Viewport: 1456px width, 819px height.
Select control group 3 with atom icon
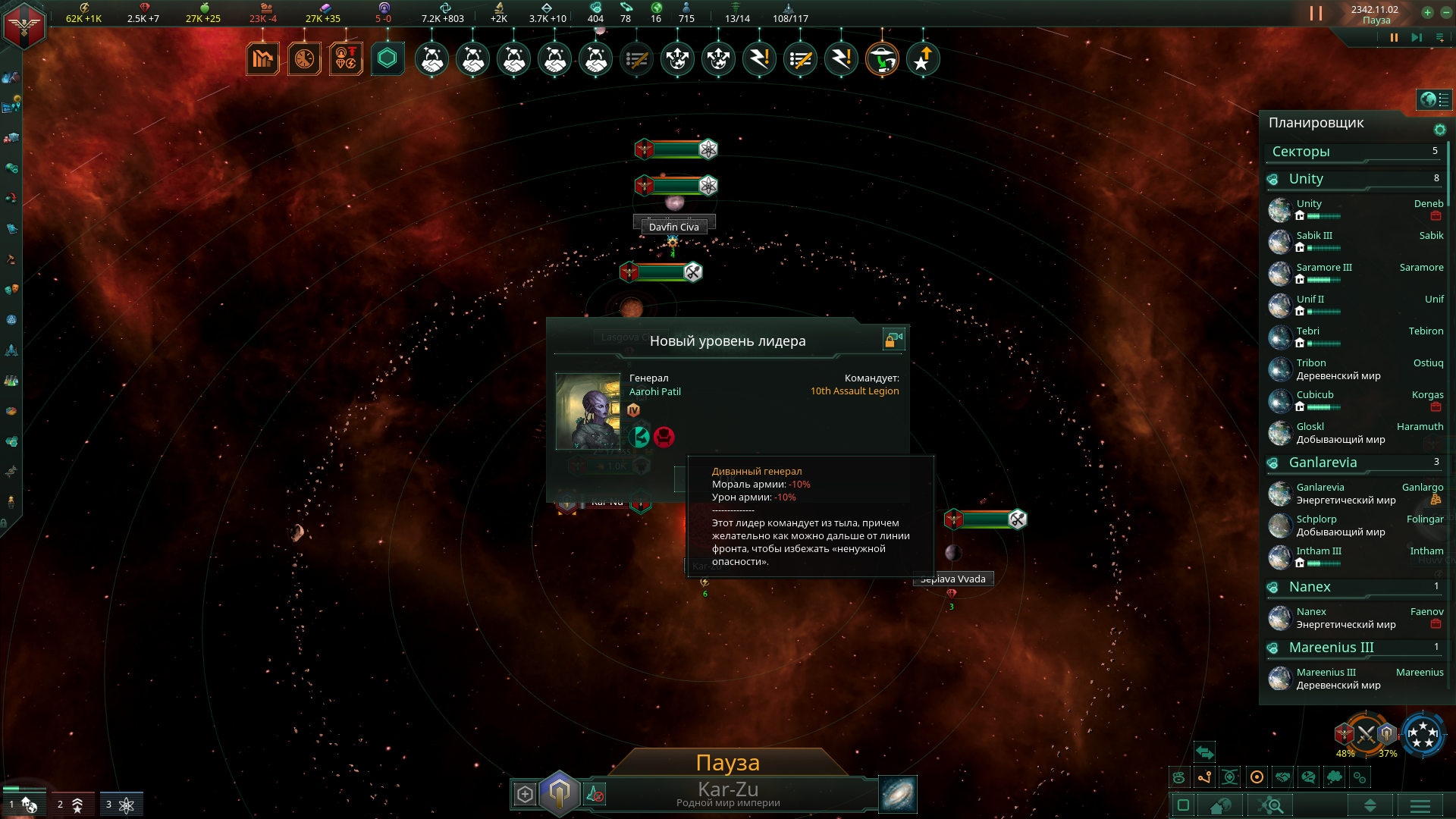pos(121,804)
